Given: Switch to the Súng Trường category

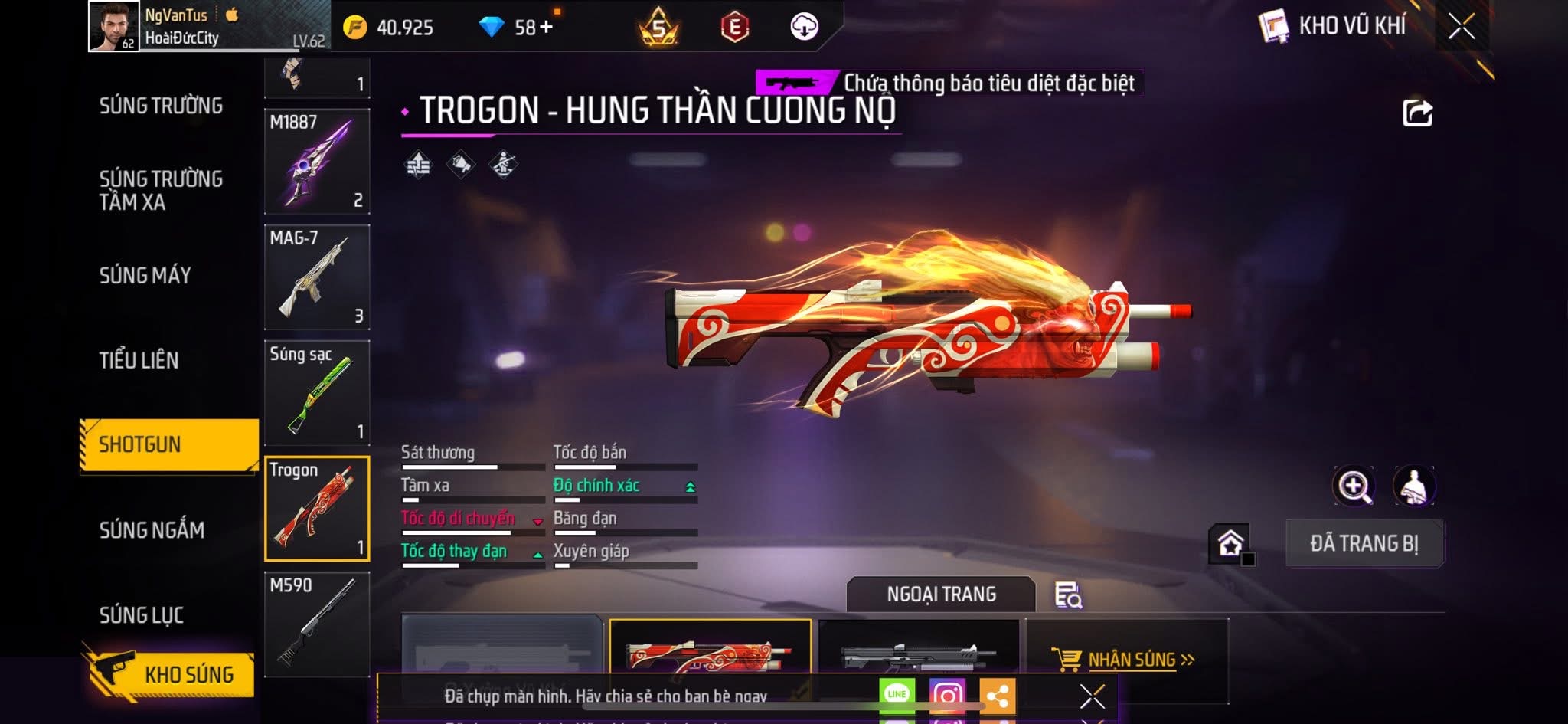Looking at the screenshot, I should [x=161, y=106].
